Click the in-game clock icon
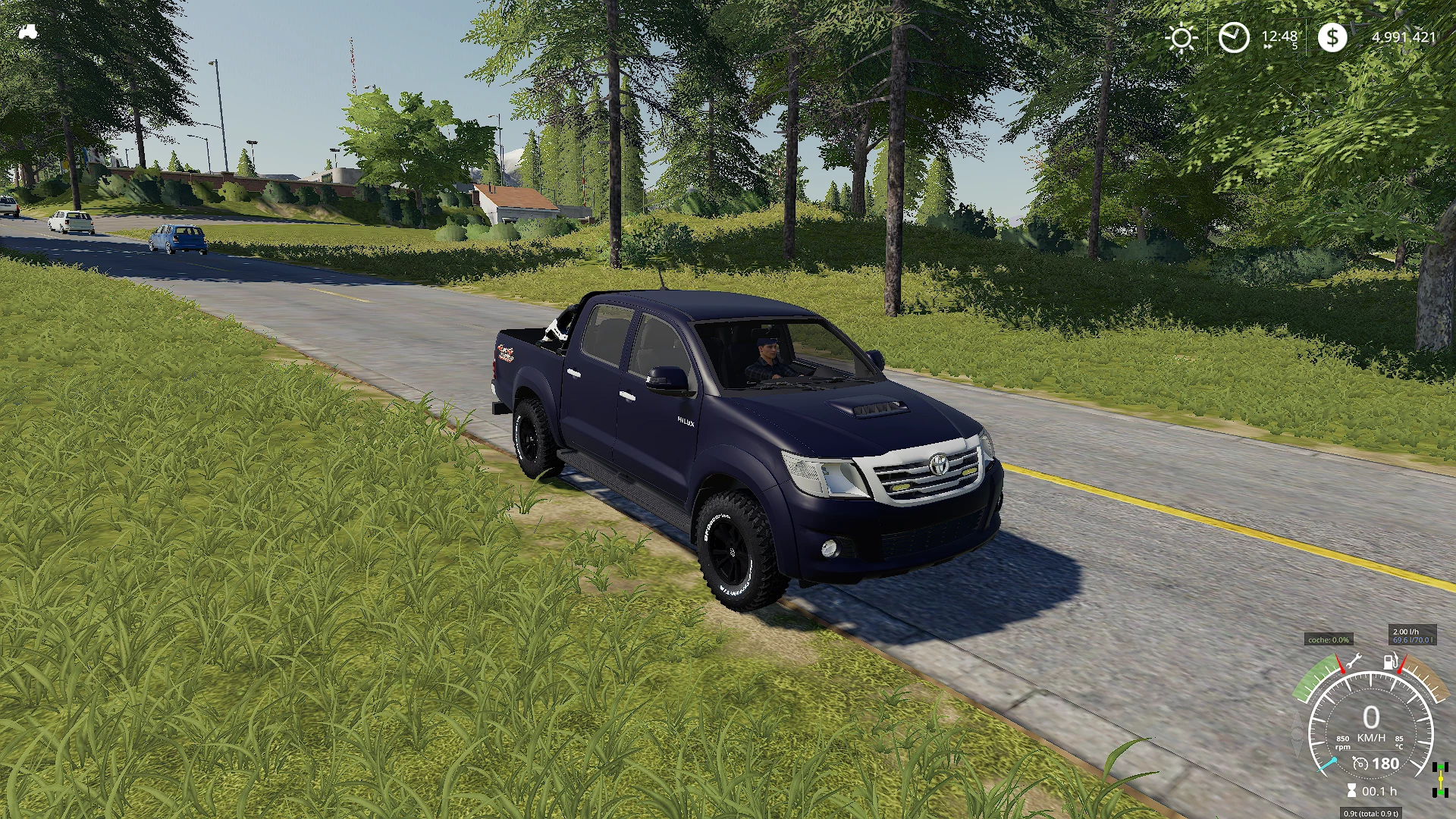 pyautogui.click(x=1234, y=36)
